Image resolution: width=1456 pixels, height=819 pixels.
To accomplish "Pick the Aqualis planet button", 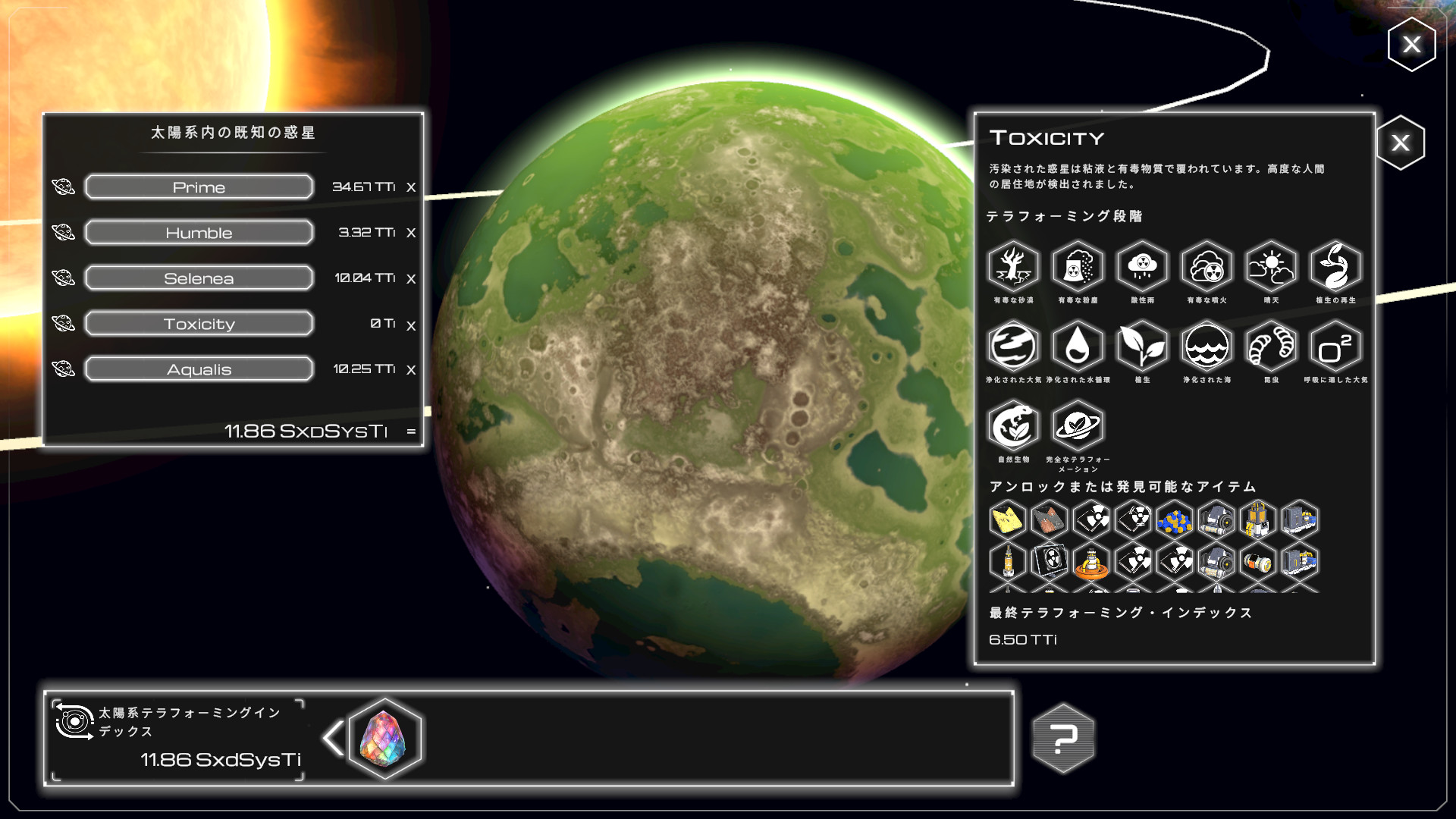I will (199, 369).
